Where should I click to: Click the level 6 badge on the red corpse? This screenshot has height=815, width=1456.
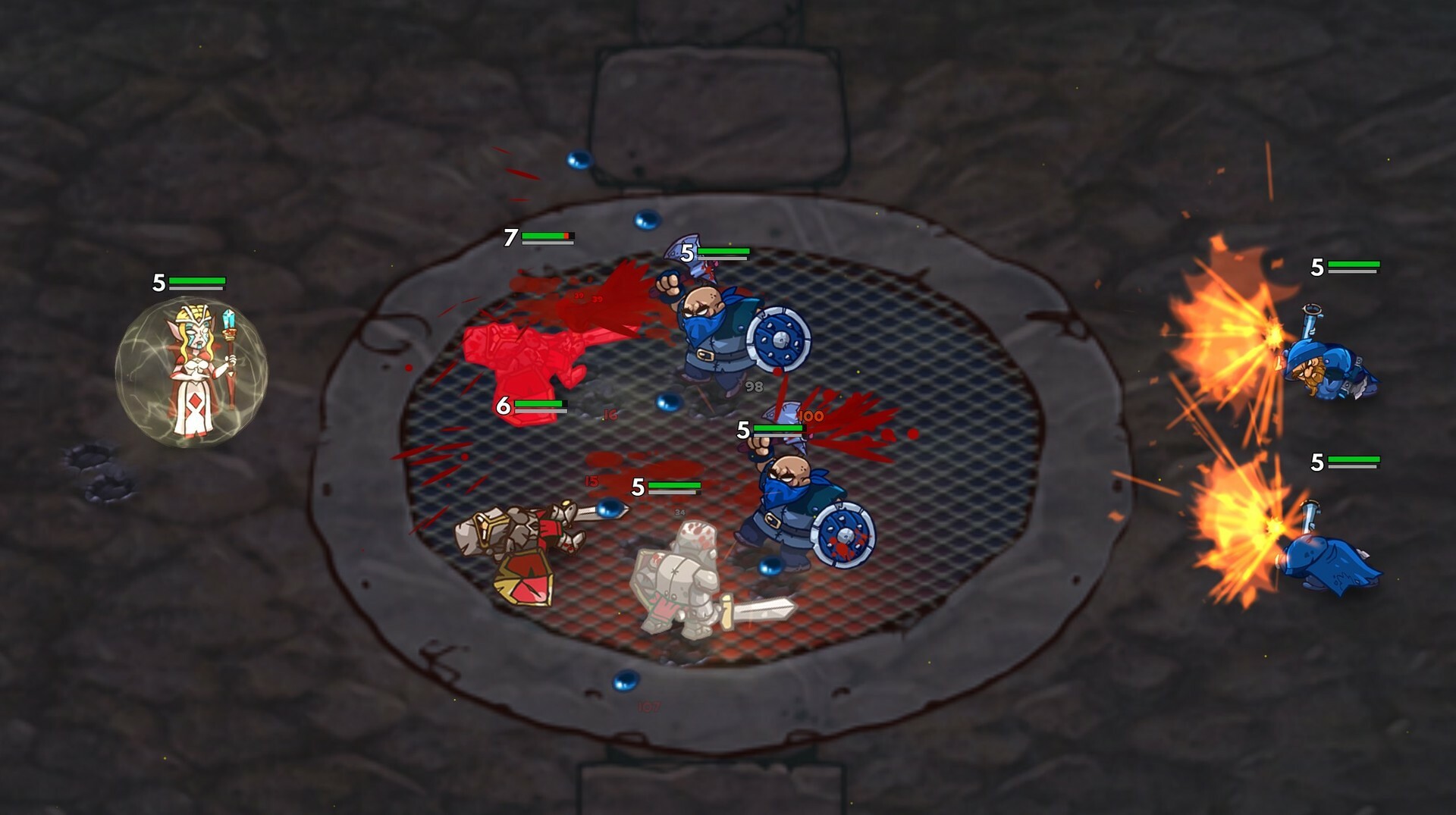pos(504,406)
